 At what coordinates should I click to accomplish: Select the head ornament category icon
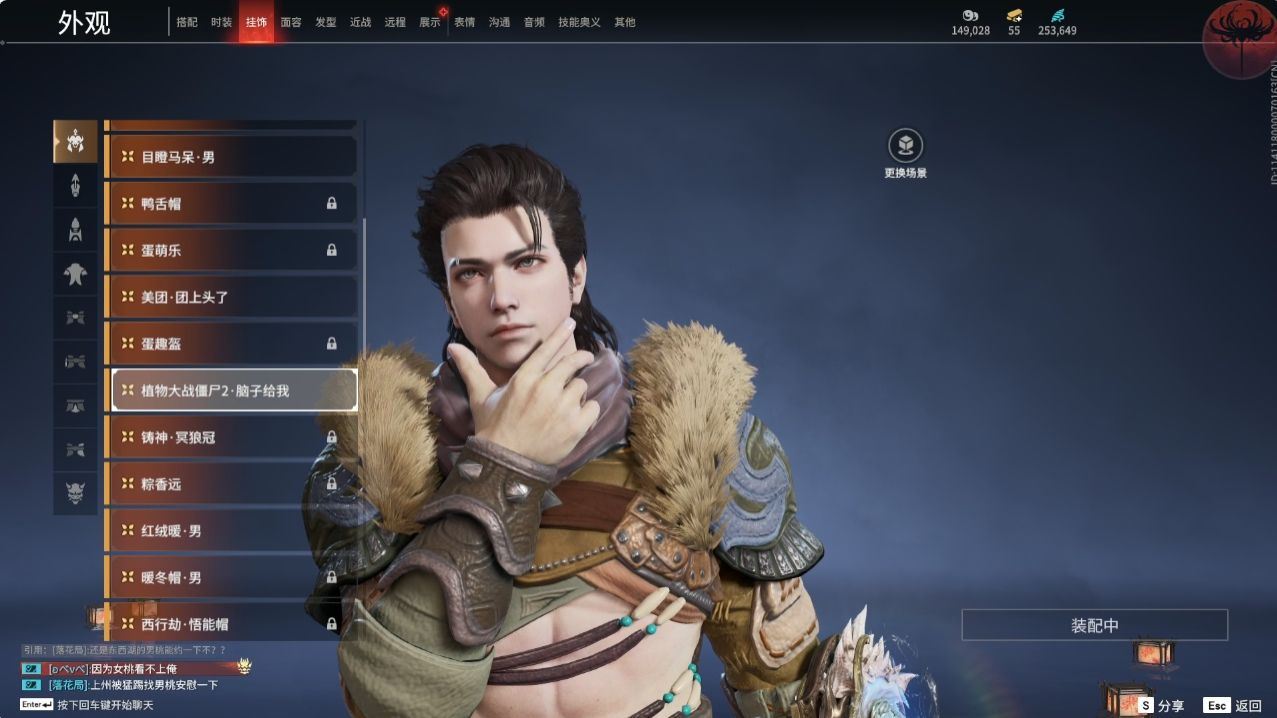[x=76, y=142]
